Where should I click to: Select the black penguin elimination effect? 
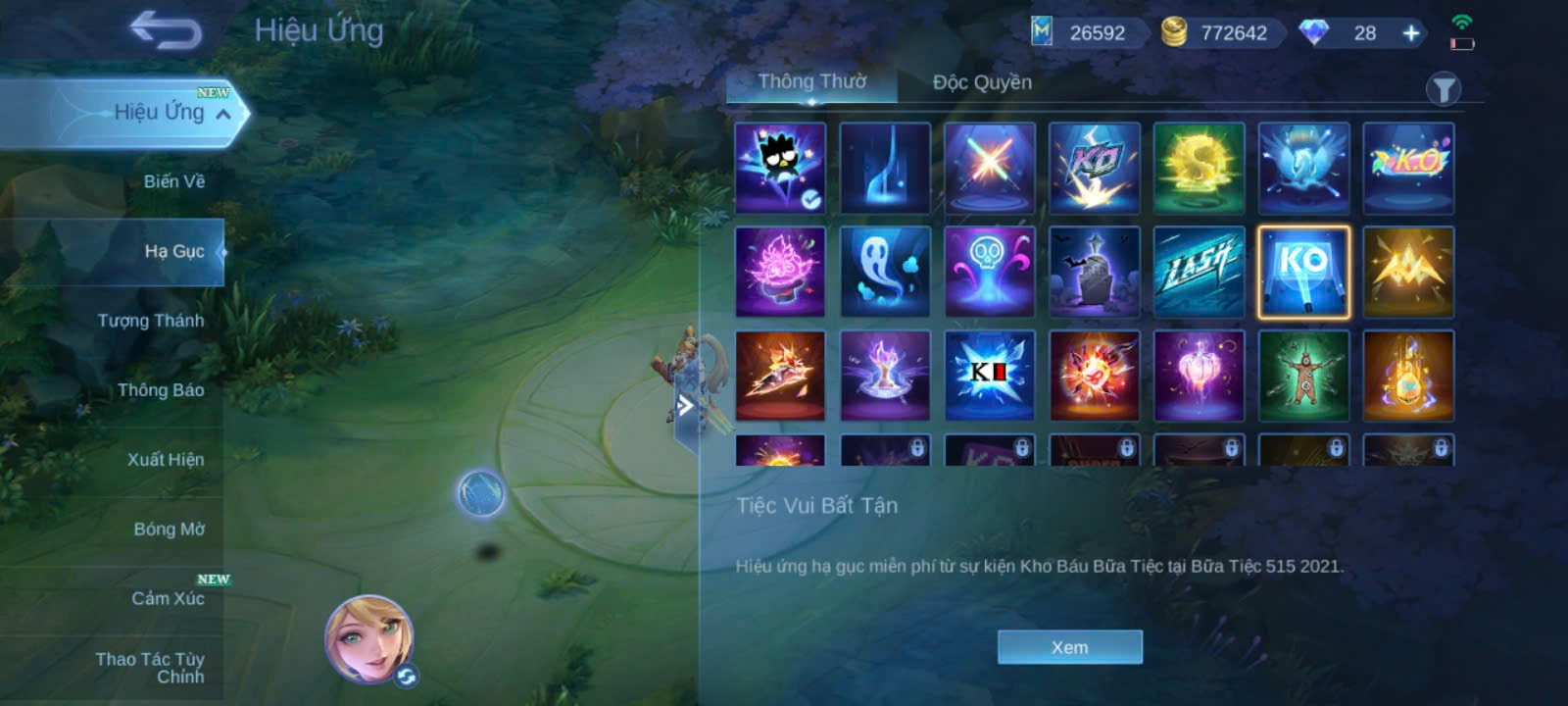click(x=780, y=167)
